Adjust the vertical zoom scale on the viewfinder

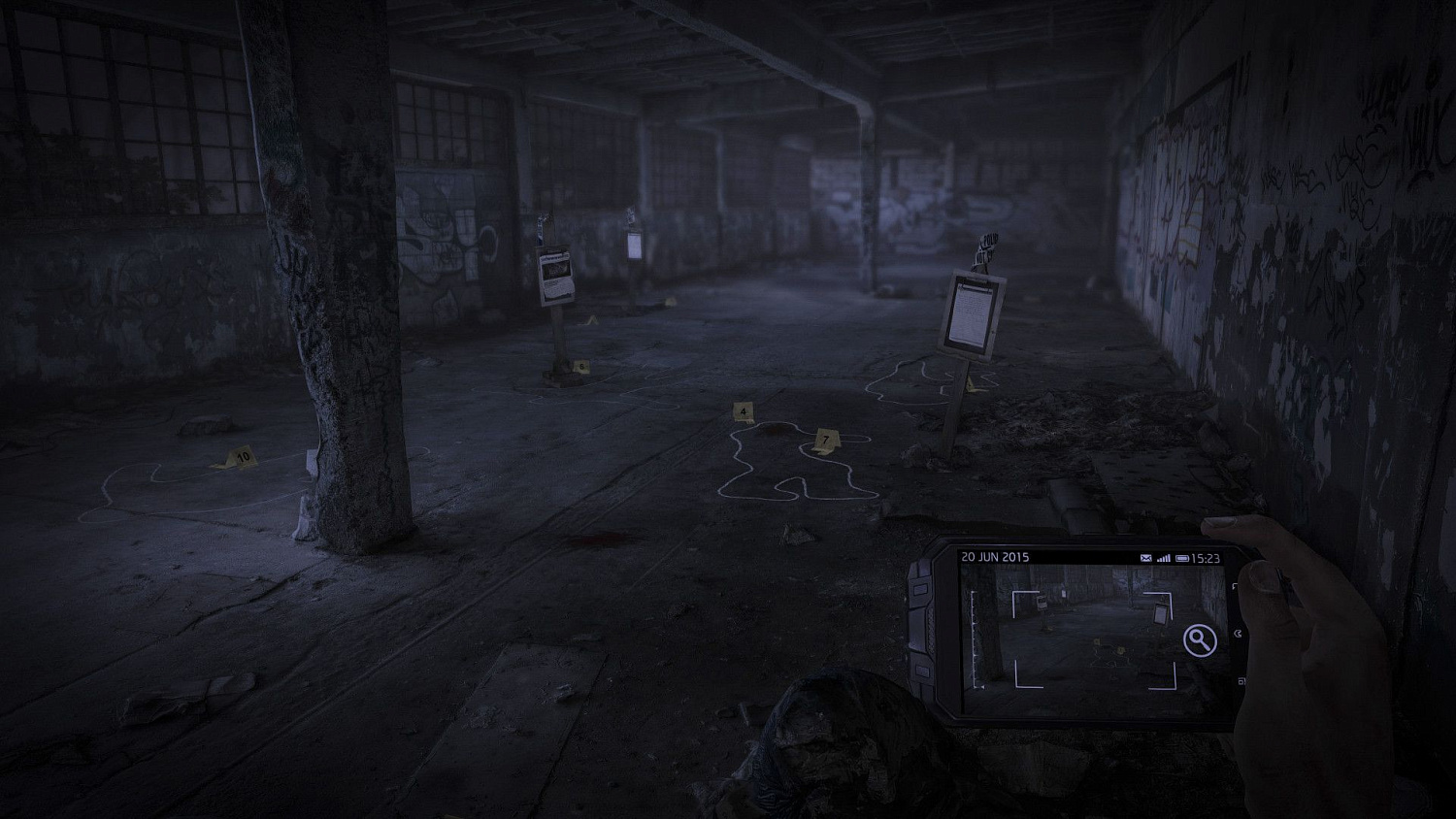click(x=974, y=639)
